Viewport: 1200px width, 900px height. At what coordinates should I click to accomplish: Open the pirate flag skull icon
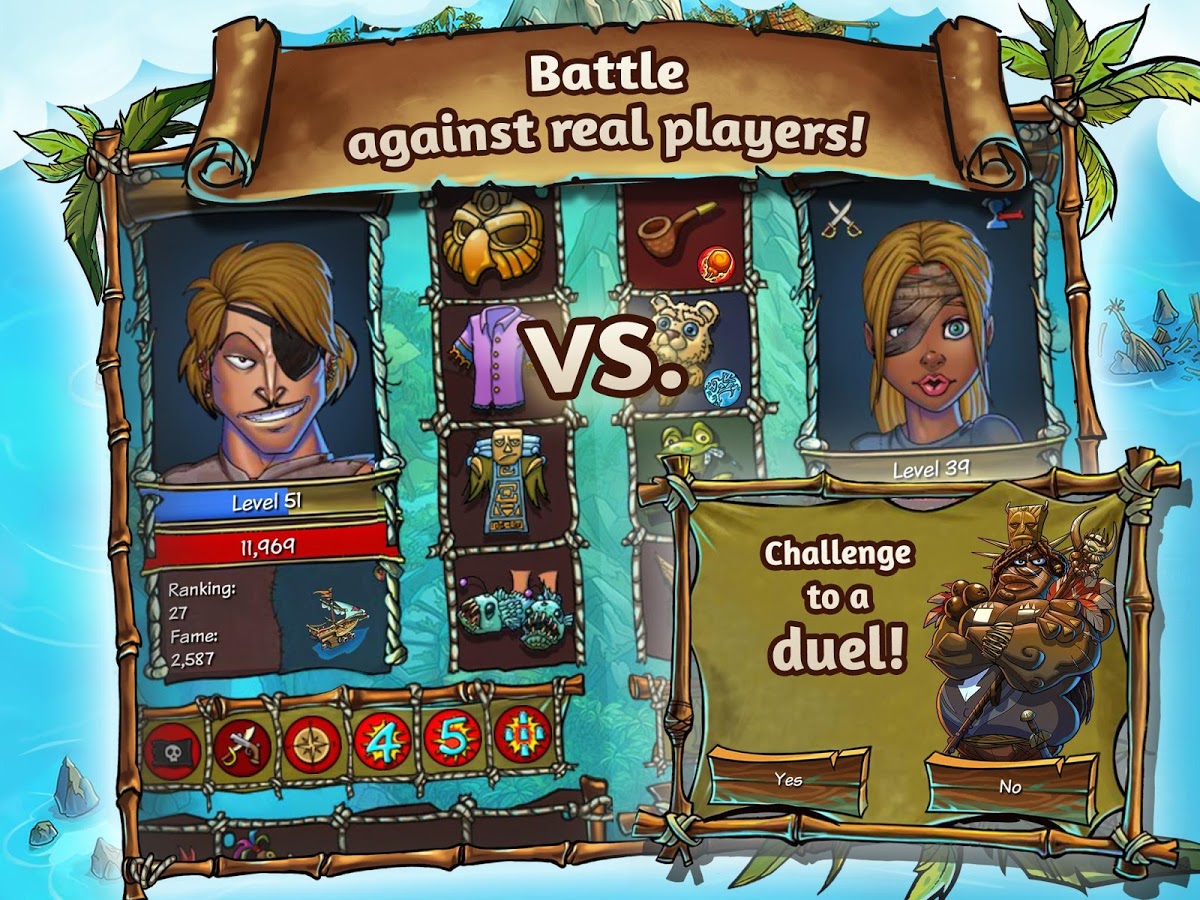tap(174, 746)
